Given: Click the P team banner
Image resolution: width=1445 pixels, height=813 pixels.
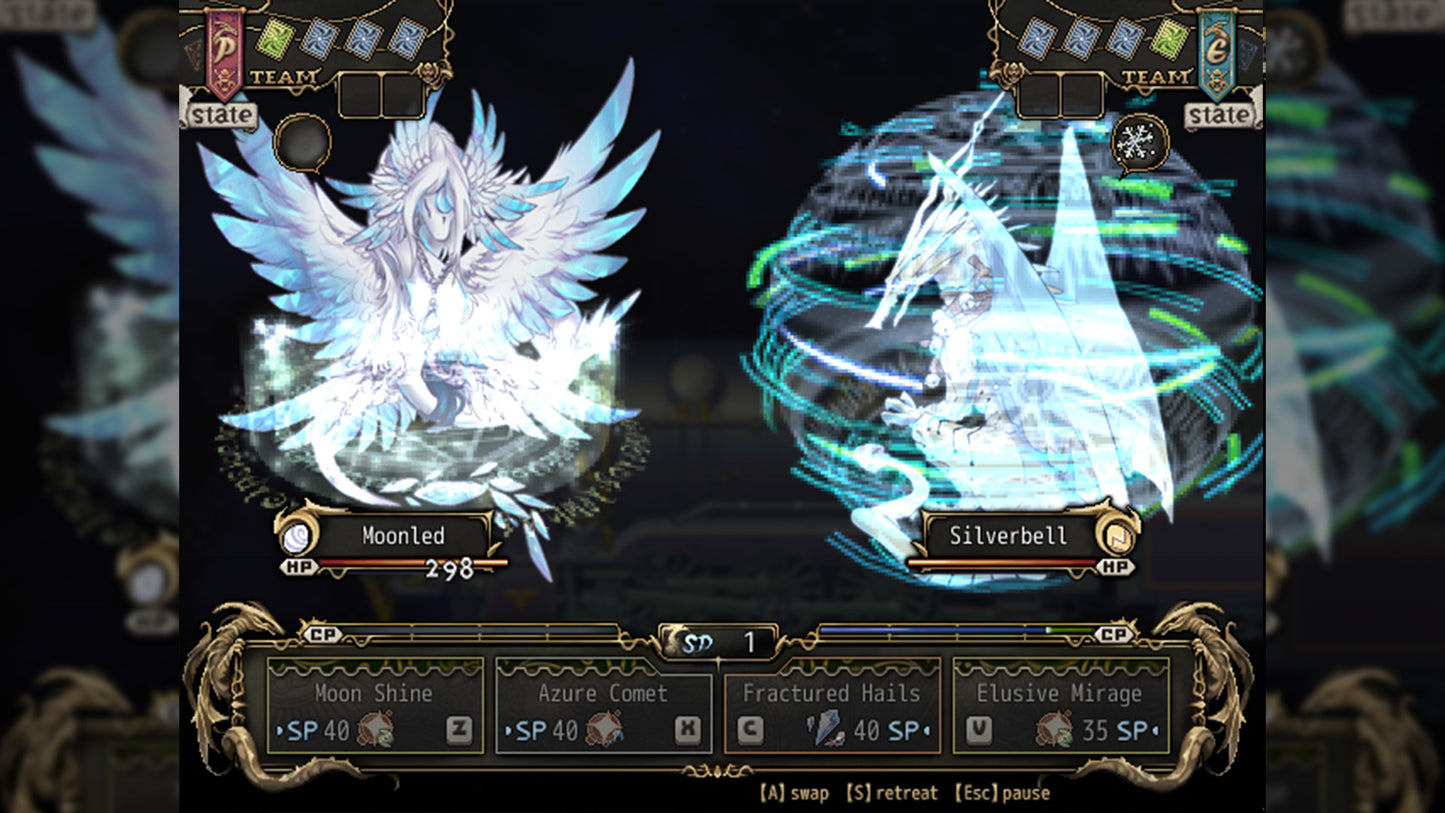Looking at the screenshot, I should pyautogui.click(x=222, y=48).
